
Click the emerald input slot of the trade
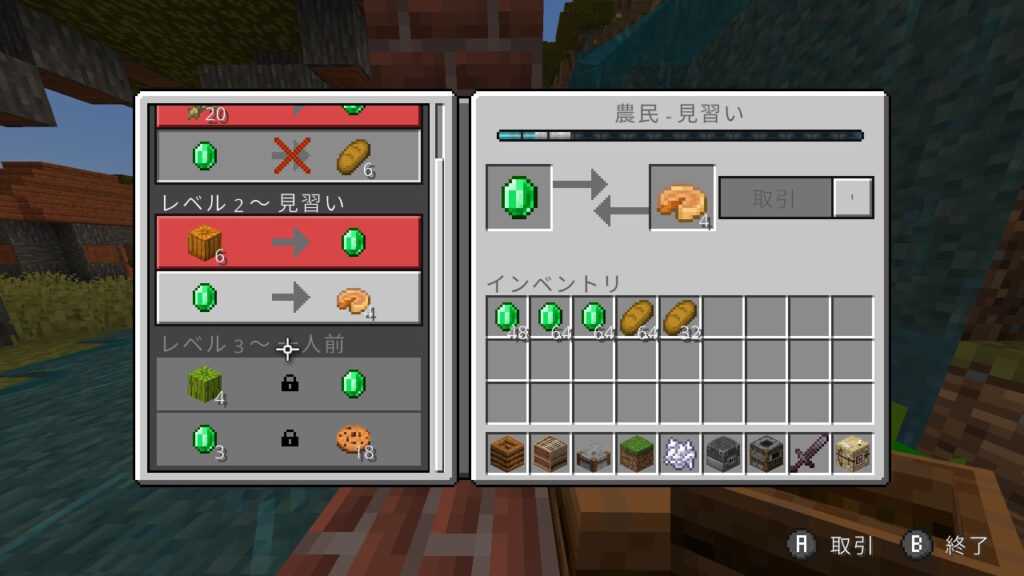coord(518,197)
